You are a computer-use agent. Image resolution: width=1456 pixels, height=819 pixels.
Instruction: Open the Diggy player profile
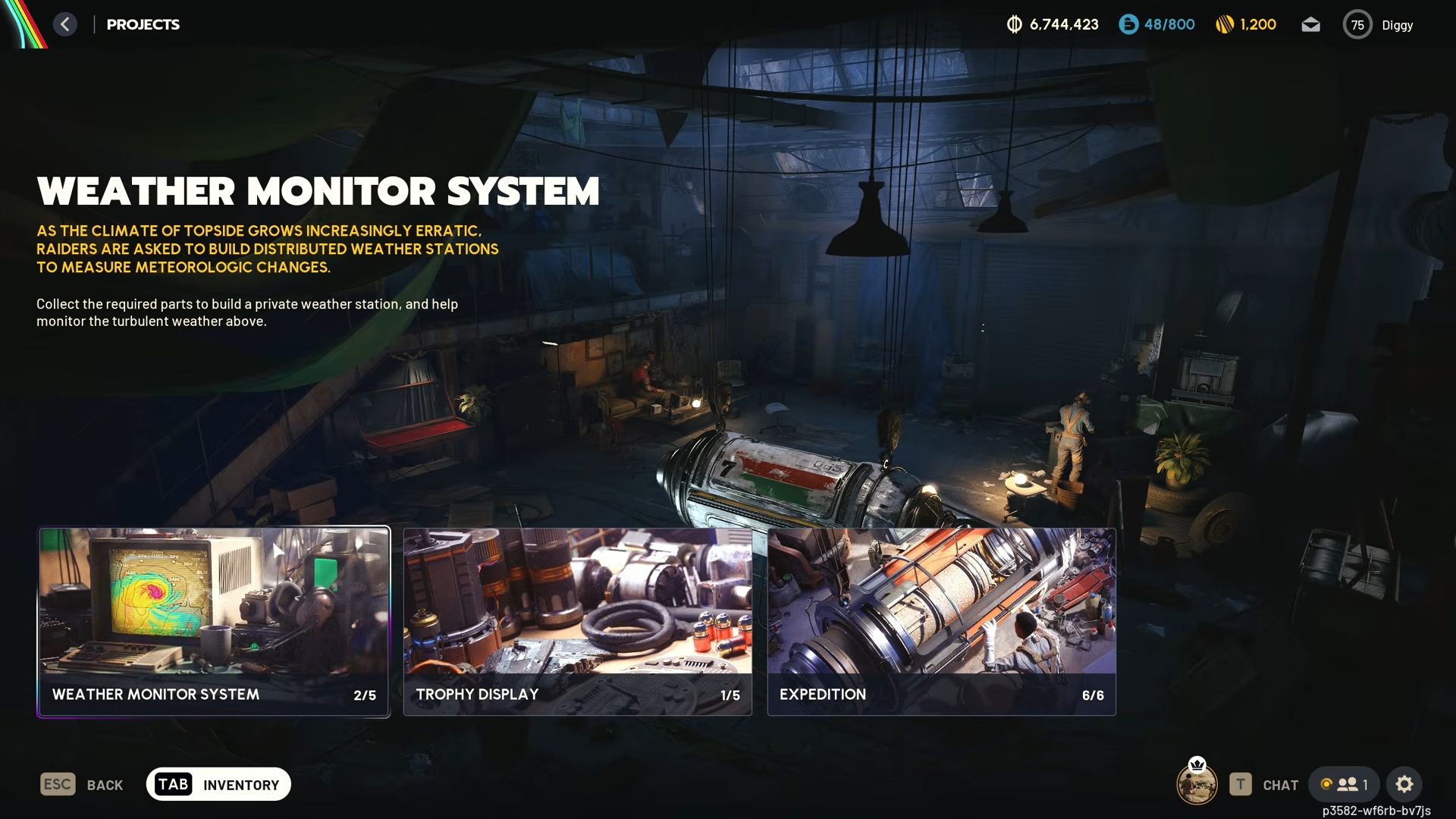tap(1379, 25)
